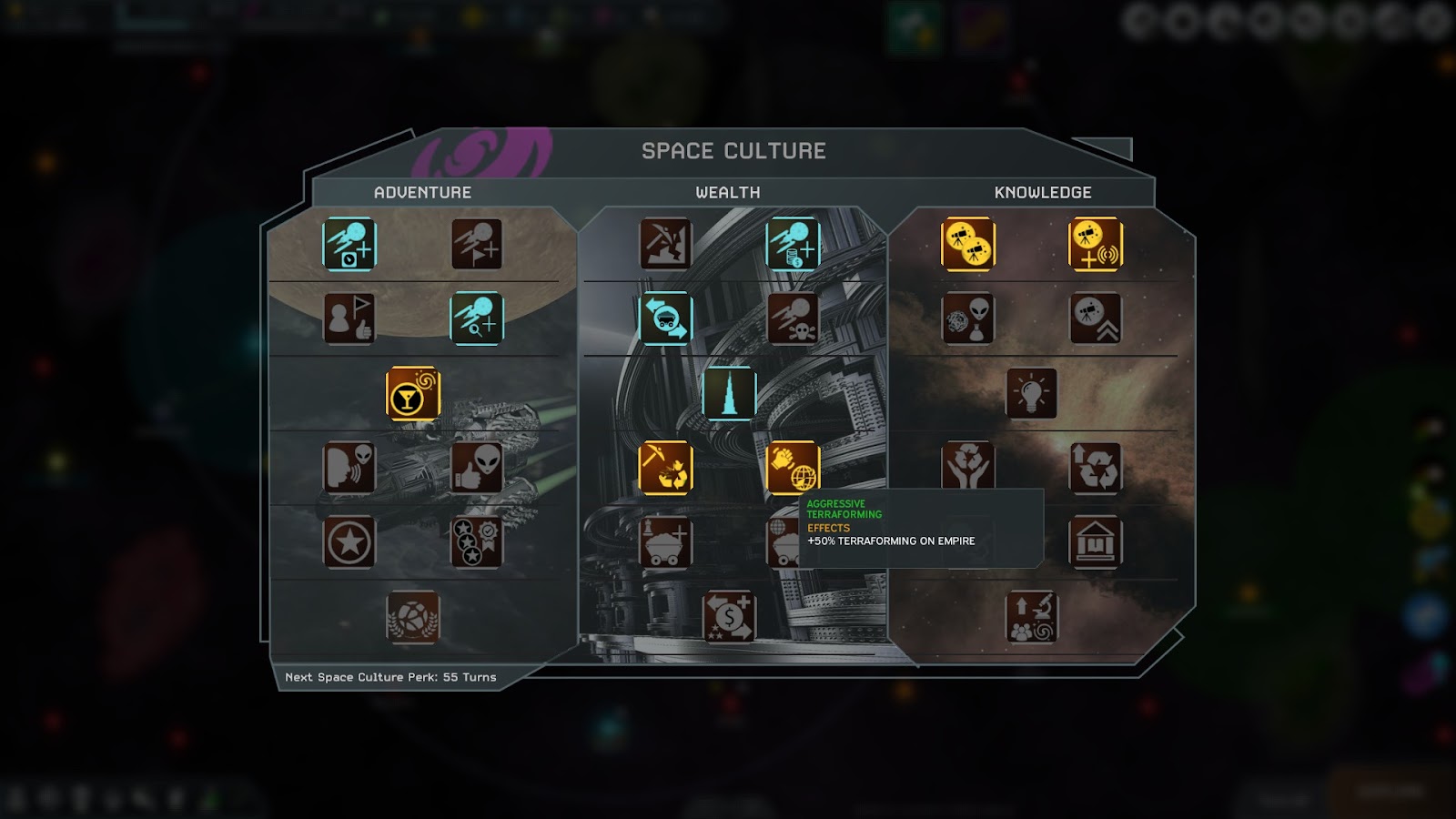Viewport: 1456px width, 819px height.
Task: Select the cocktail glass galaxy perk
Action: tap(413, 394)
